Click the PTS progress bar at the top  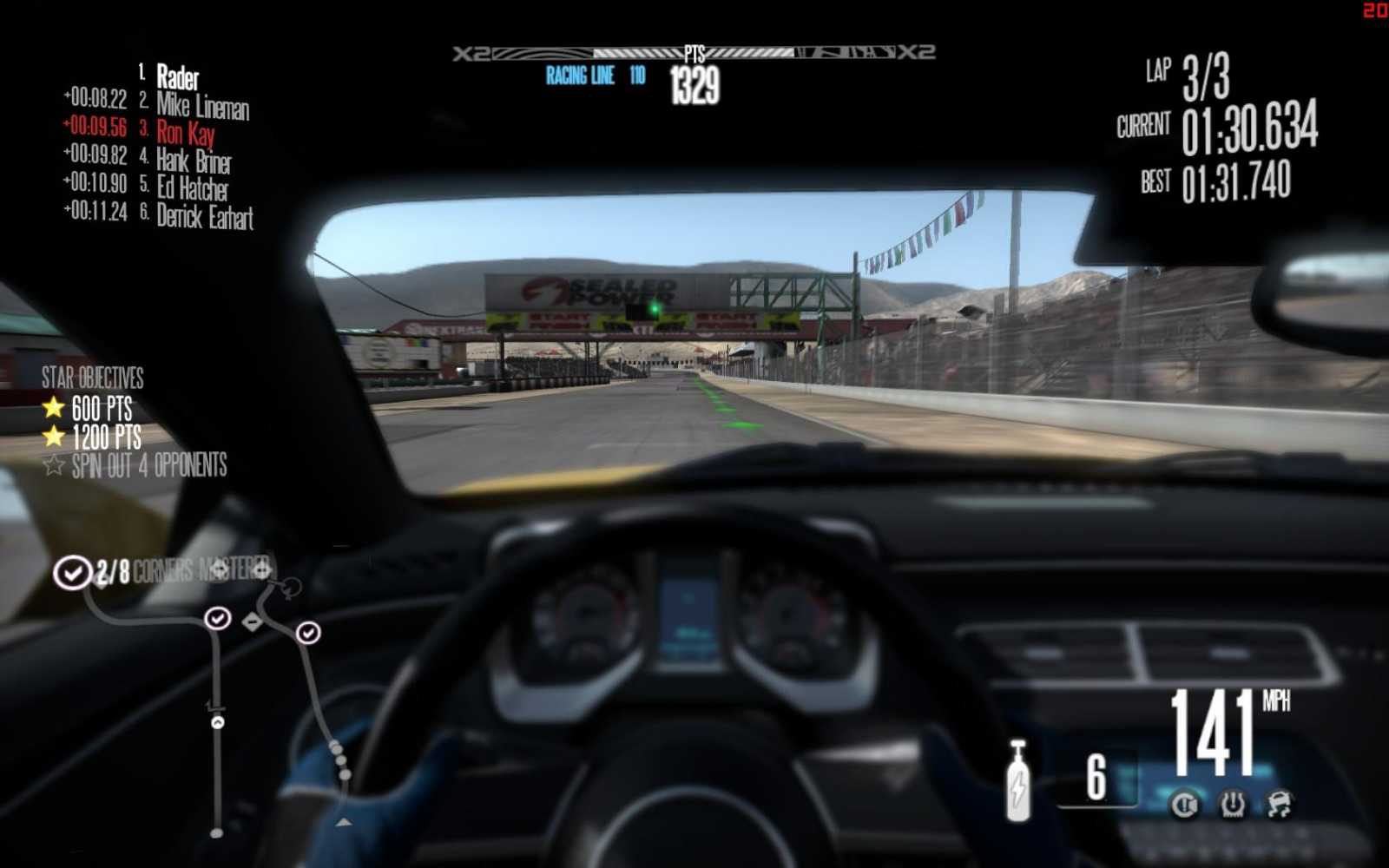pos(694,52)
